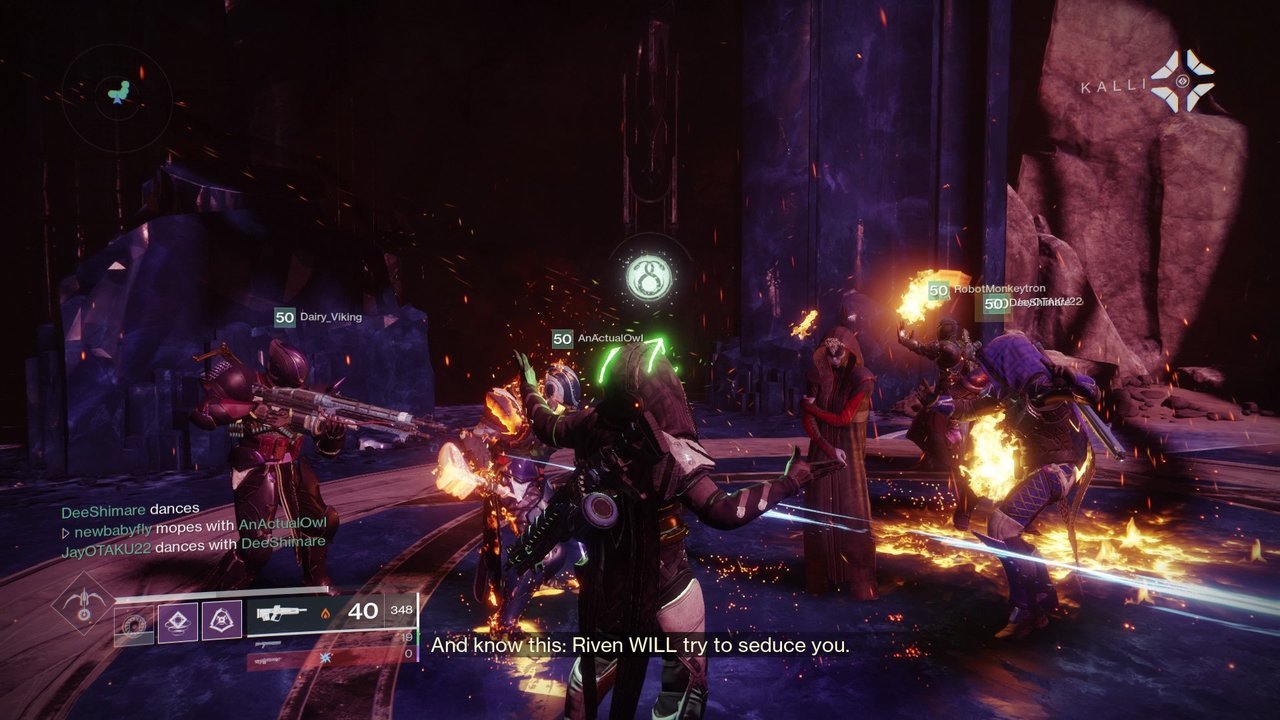This screenshot has width=1280, height=720.
Task: Select the diamond-shaped Super ability icon
Action: pos(86,603)
